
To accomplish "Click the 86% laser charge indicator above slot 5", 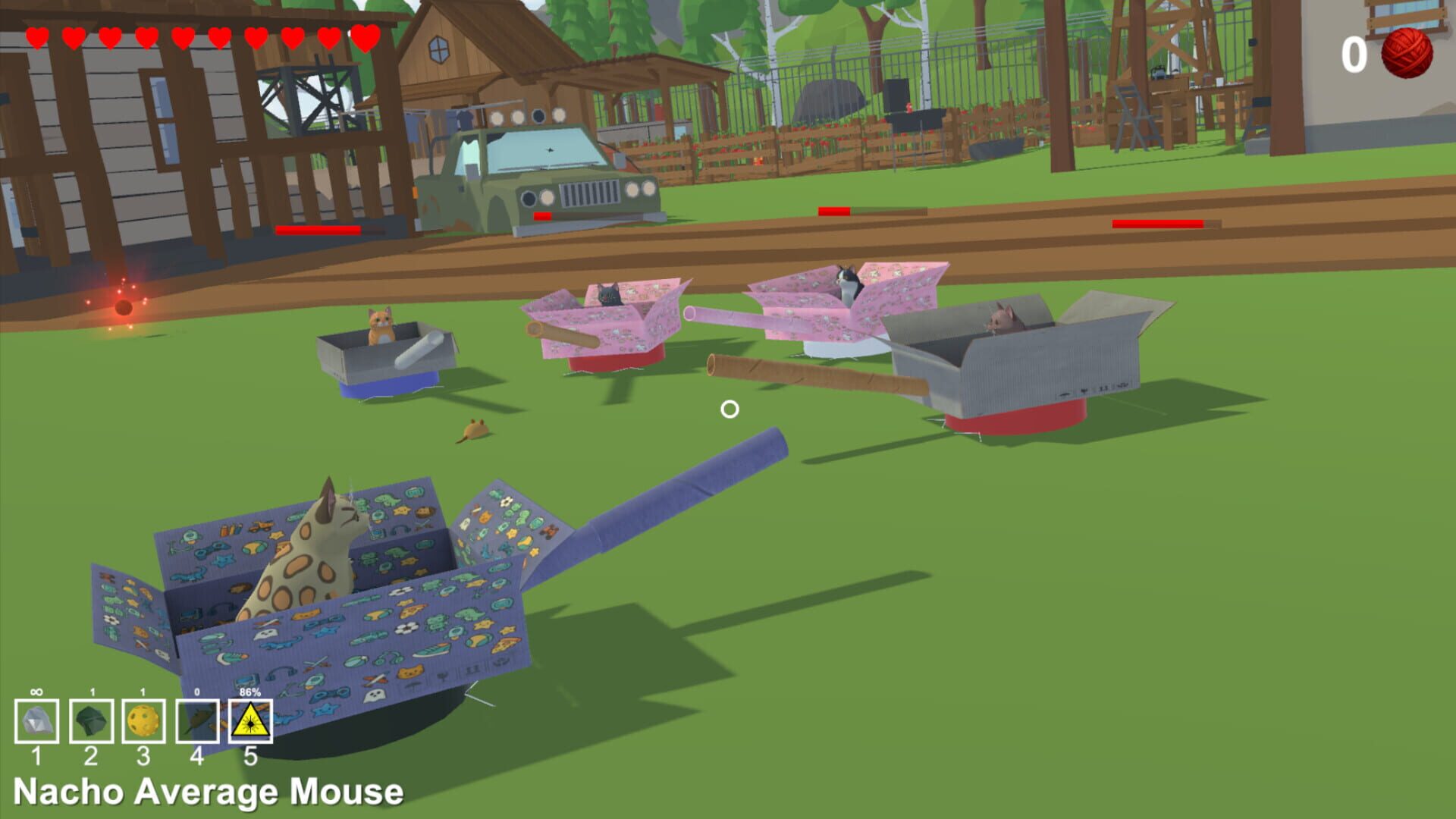I will [249, 692].
